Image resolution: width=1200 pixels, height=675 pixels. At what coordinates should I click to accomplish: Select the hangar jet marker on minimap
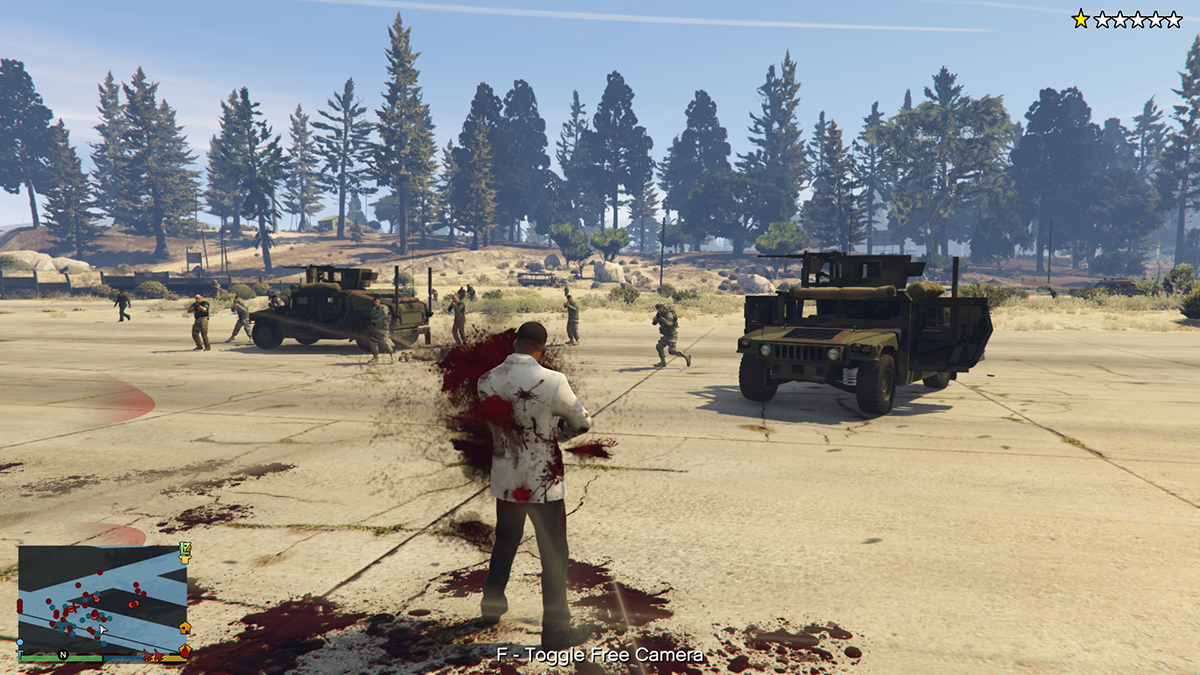pos(185,651)
